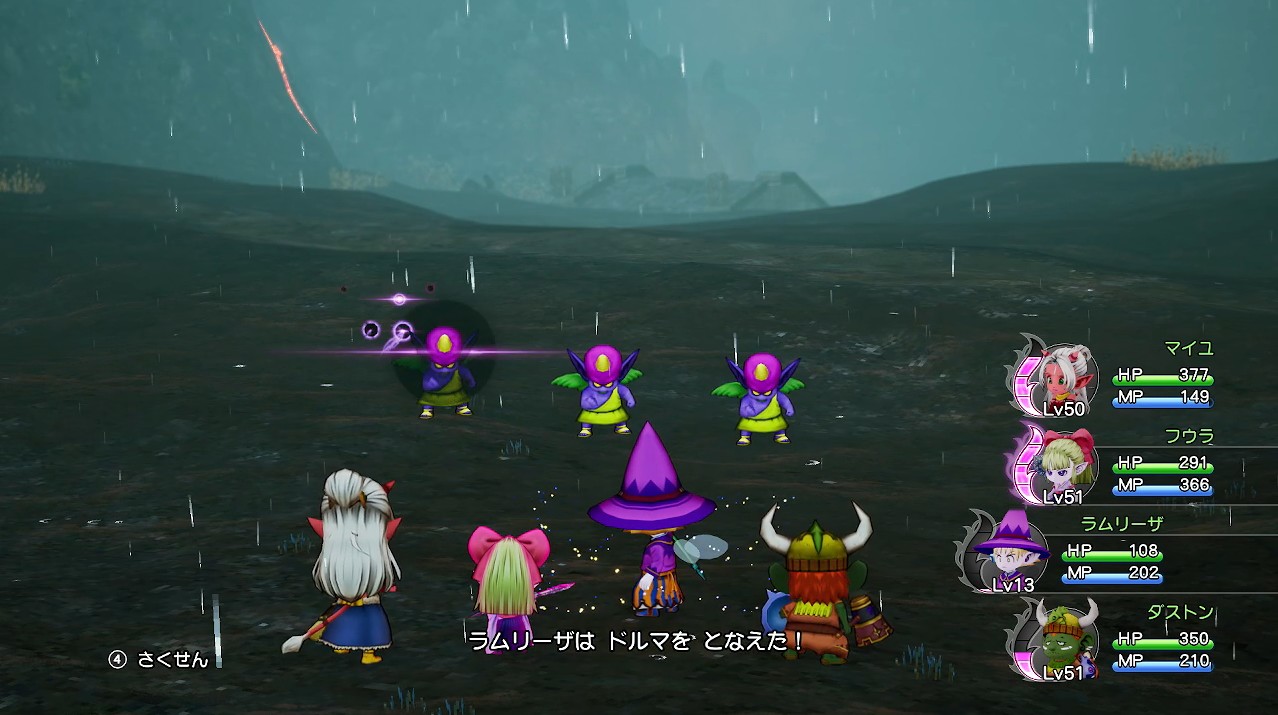Open the さくせん tactics menu
The image size is (1278, 715).
click(x=160, y=660)
